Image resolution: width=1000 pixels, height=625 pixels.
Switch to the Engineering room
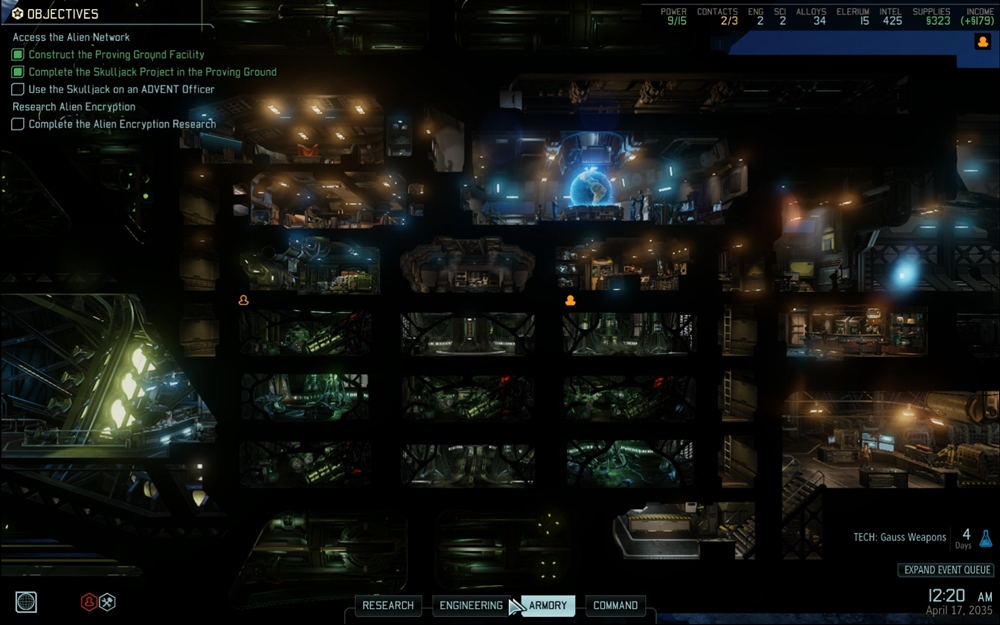pos(471,605)
